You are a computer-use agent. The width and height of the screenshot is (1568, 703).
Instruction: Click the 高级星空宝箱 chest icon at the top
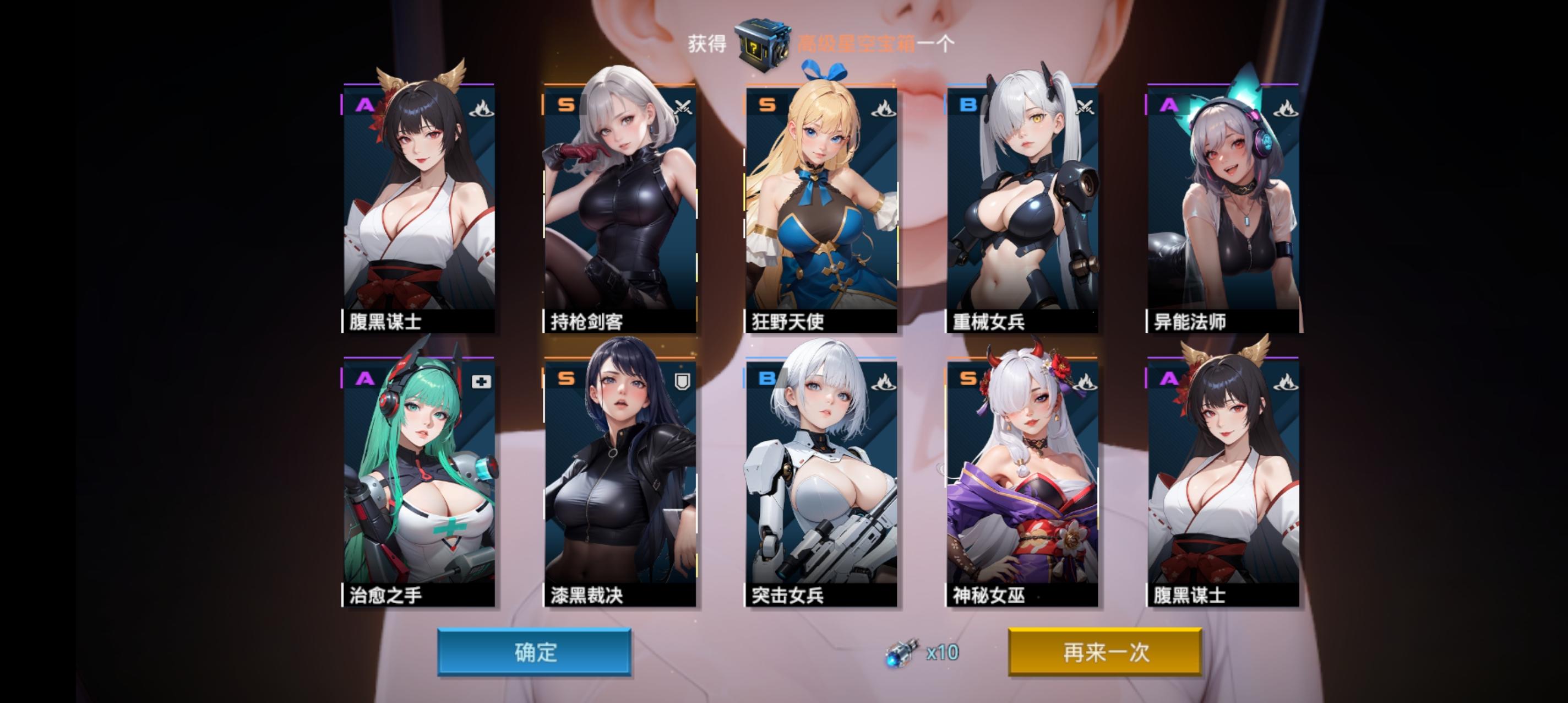click(x=763, y=41)
